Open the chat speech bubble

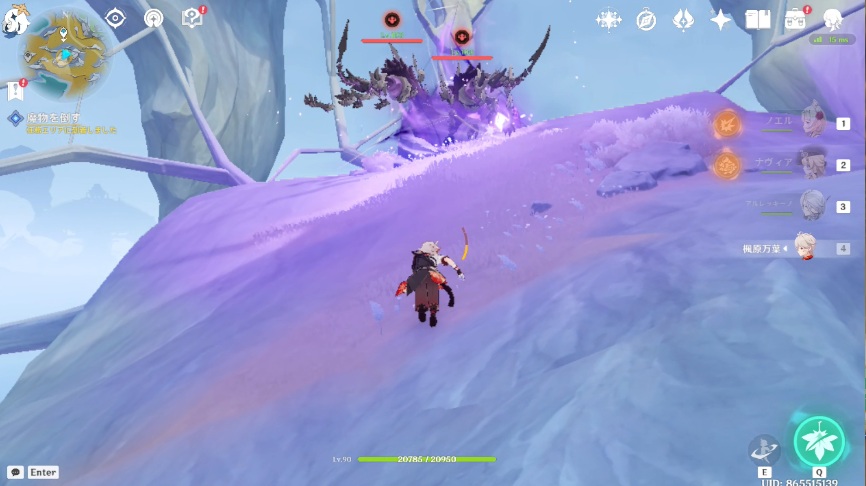click(15, 472)
